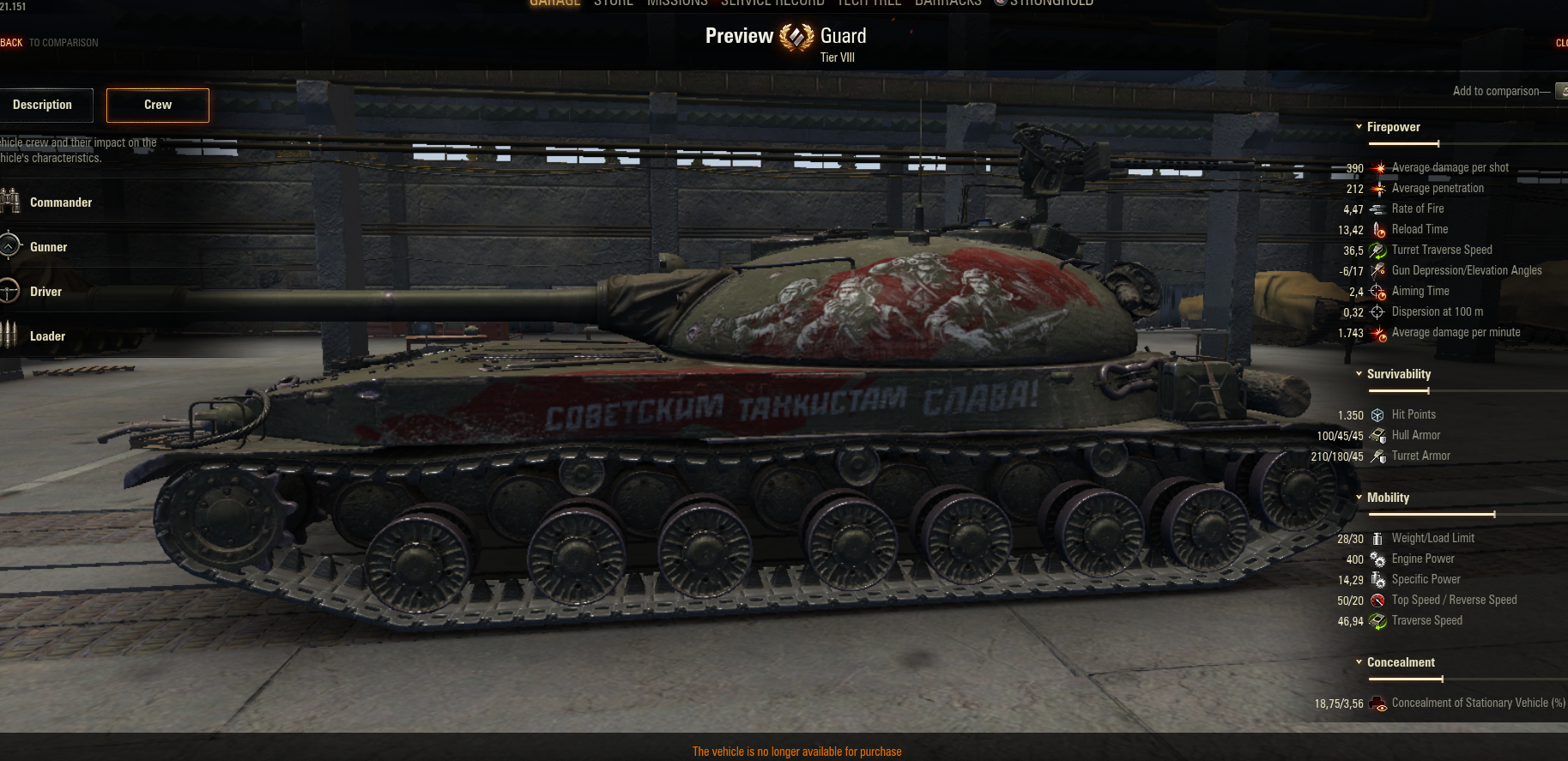This screenshot has width=1568, height=761.
Task: Open the Crew tab
Action: click(158, 105)
